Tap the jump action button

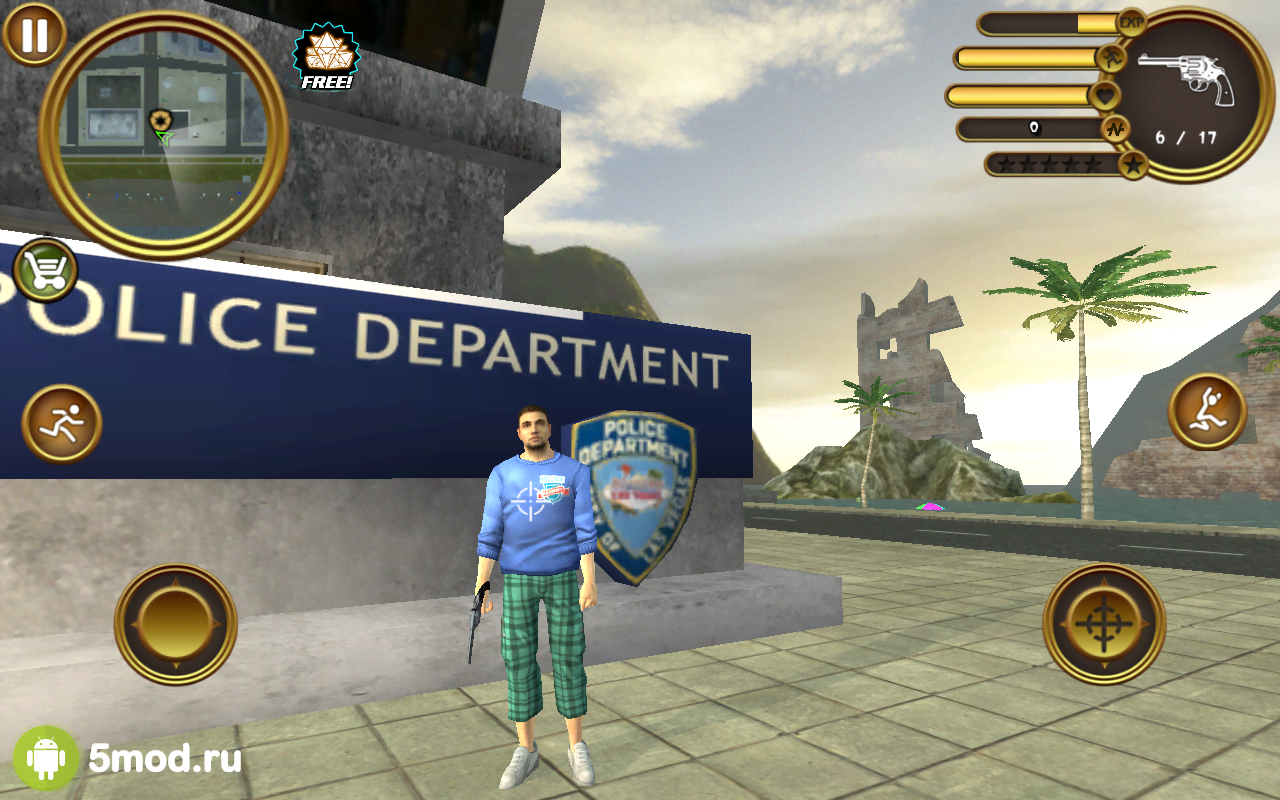click(x=1207, y=411)
